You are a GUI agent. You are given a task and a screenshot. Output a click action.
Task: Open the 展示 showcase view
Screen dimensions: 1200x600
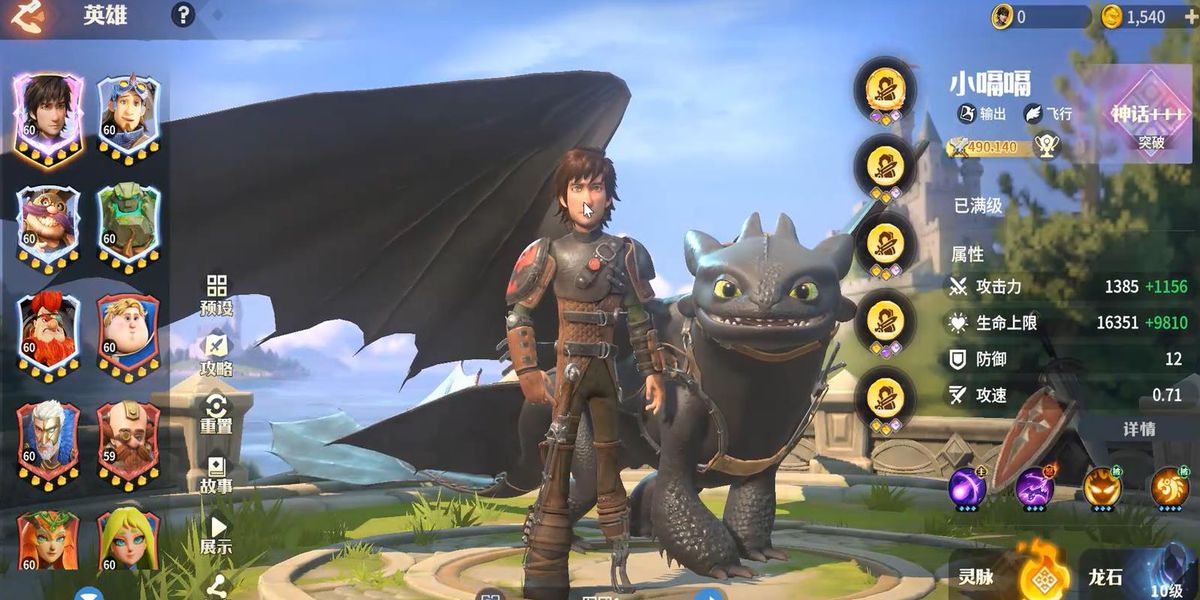tap(216, 535)
